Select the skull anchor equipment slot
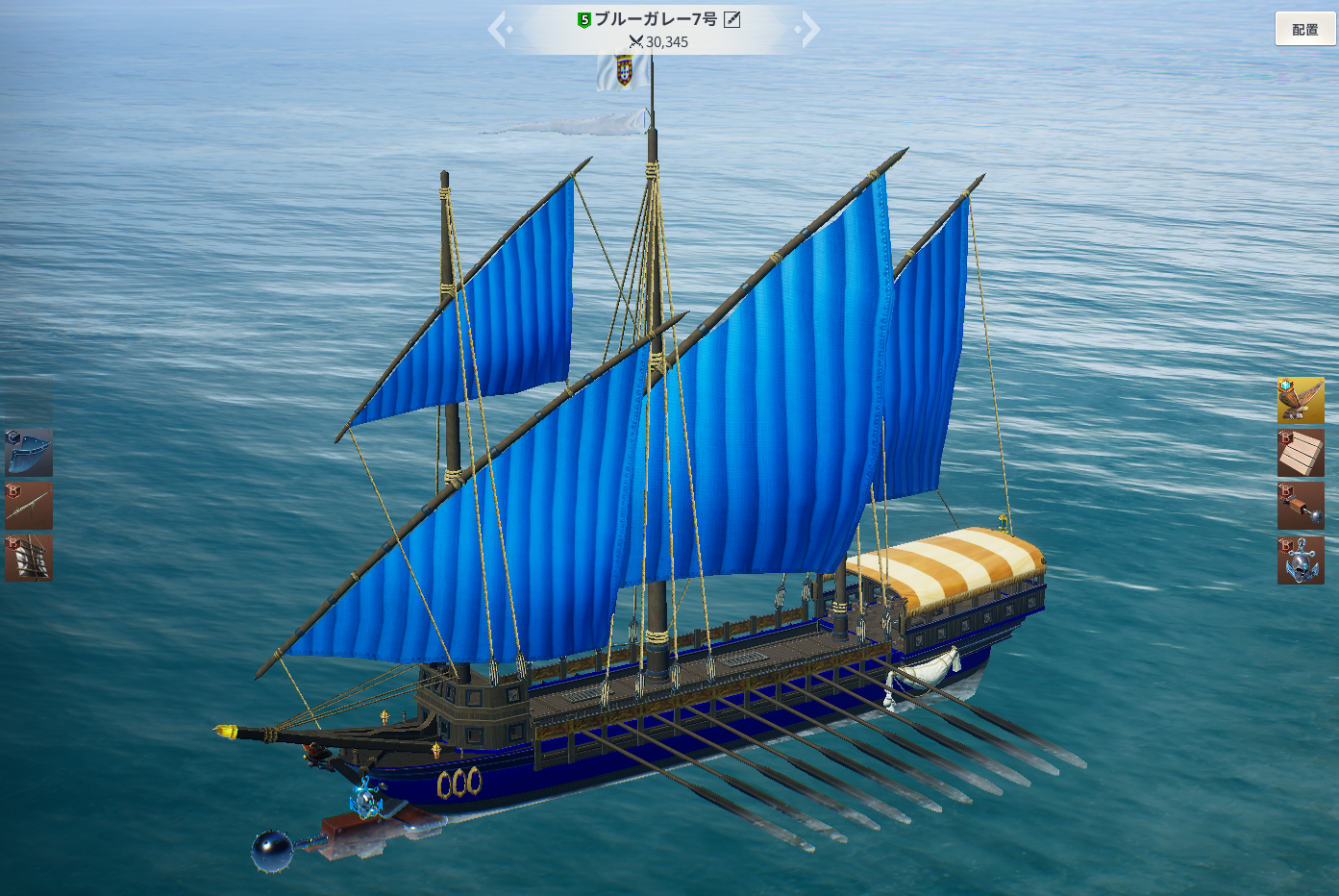Viewport: 1339px width, 896px height. click(1301, 560)
